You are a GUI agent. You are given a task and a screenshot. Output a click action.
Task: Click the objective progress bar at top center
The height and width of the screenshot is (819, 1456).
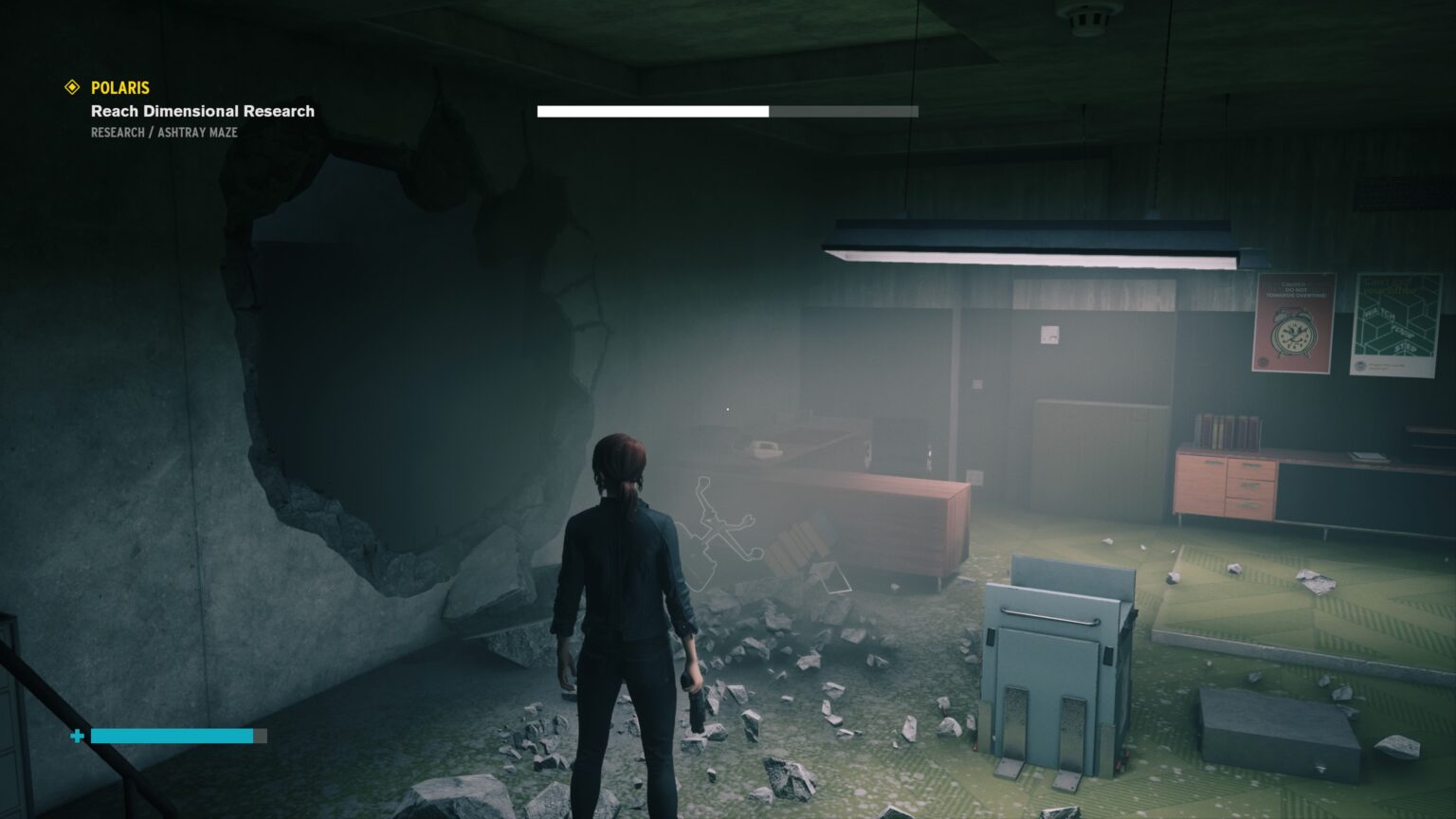tap(728, 111)
